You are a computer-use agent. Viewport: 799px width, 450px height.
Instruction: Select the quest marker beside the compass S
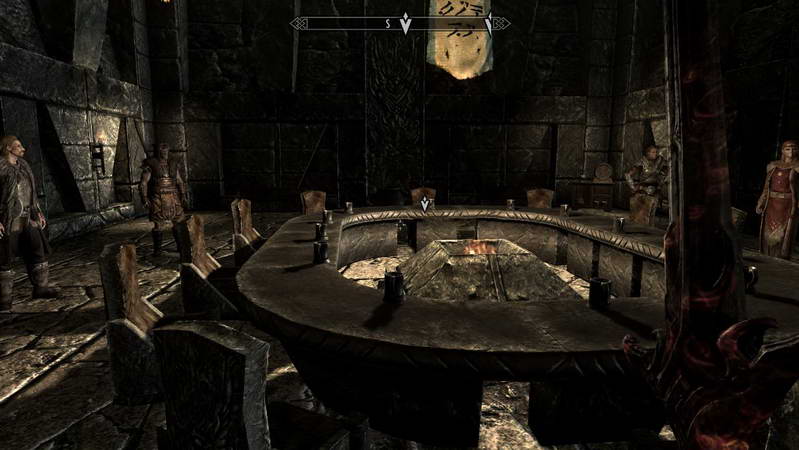point(405,23)
